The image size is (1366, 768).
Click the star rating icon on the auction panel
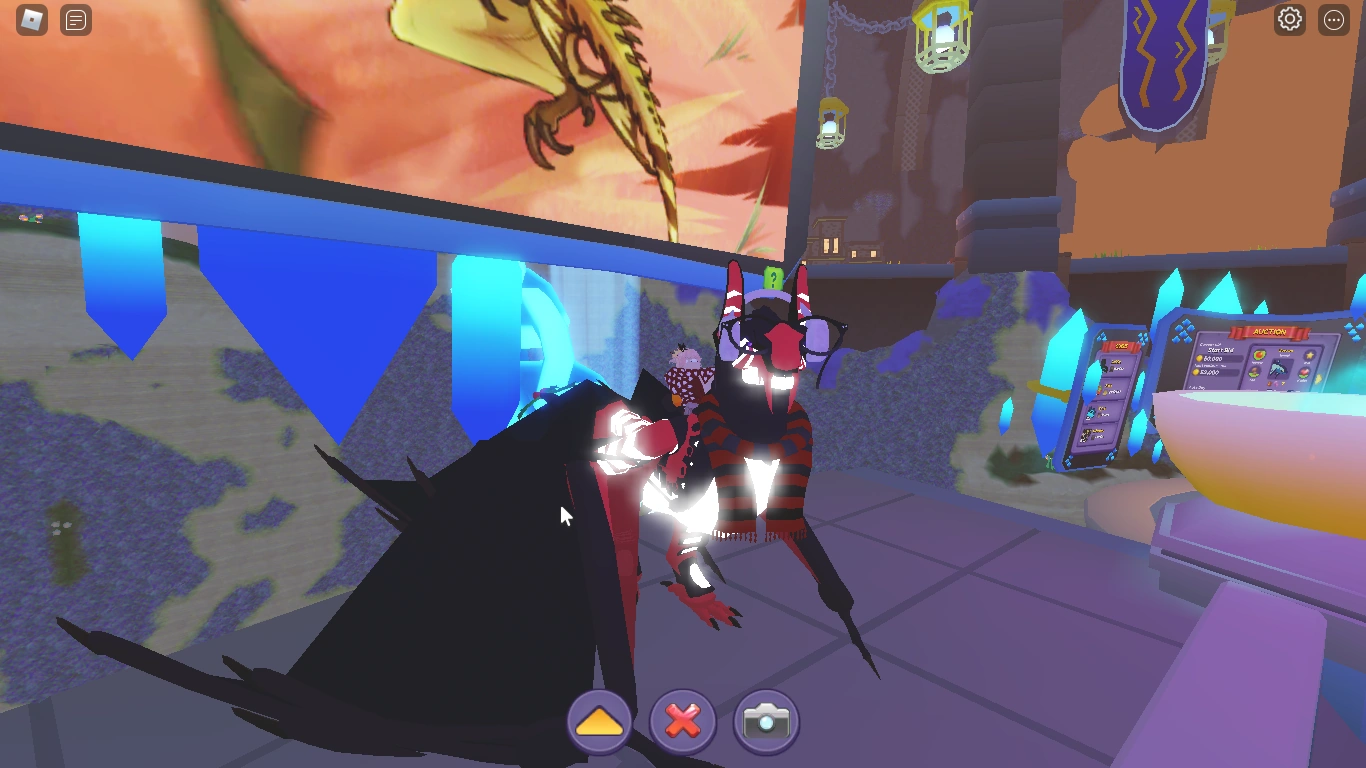[1309, 355]
